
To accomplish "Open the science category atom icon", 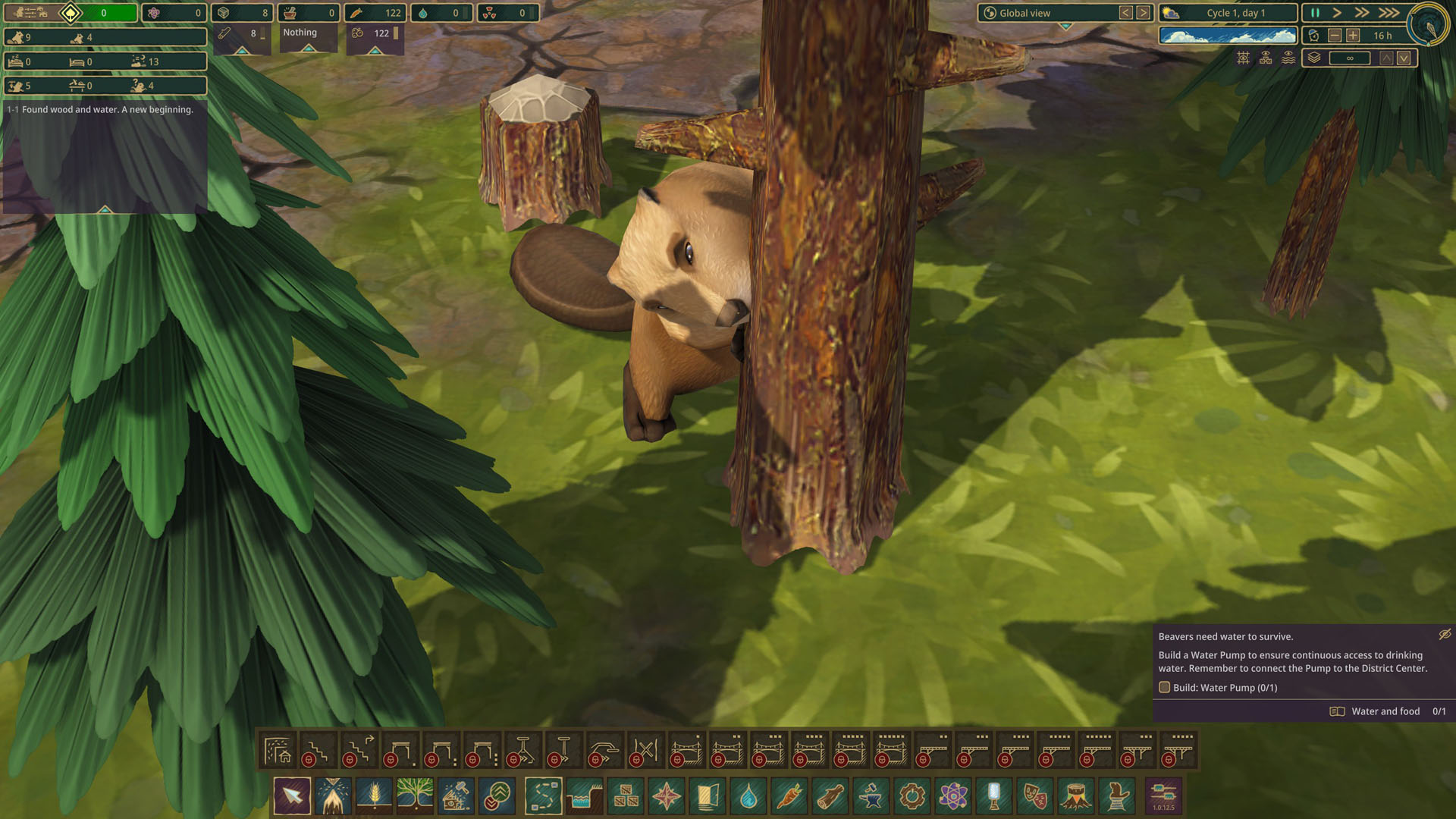I will coord(953,796).
